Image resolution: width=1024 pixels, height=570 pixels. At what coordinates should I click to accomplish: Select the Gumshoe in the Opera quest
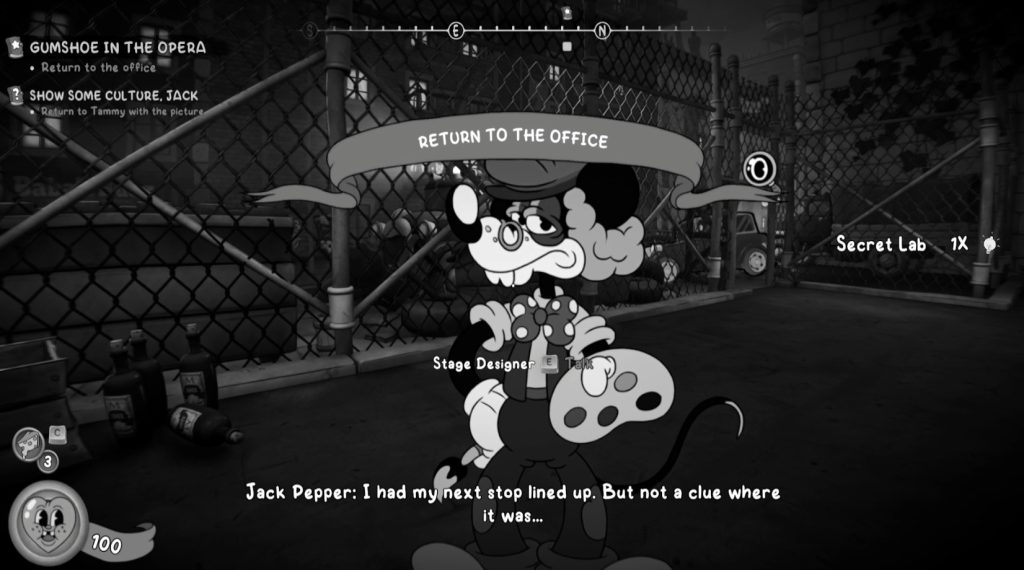(117, 47)
